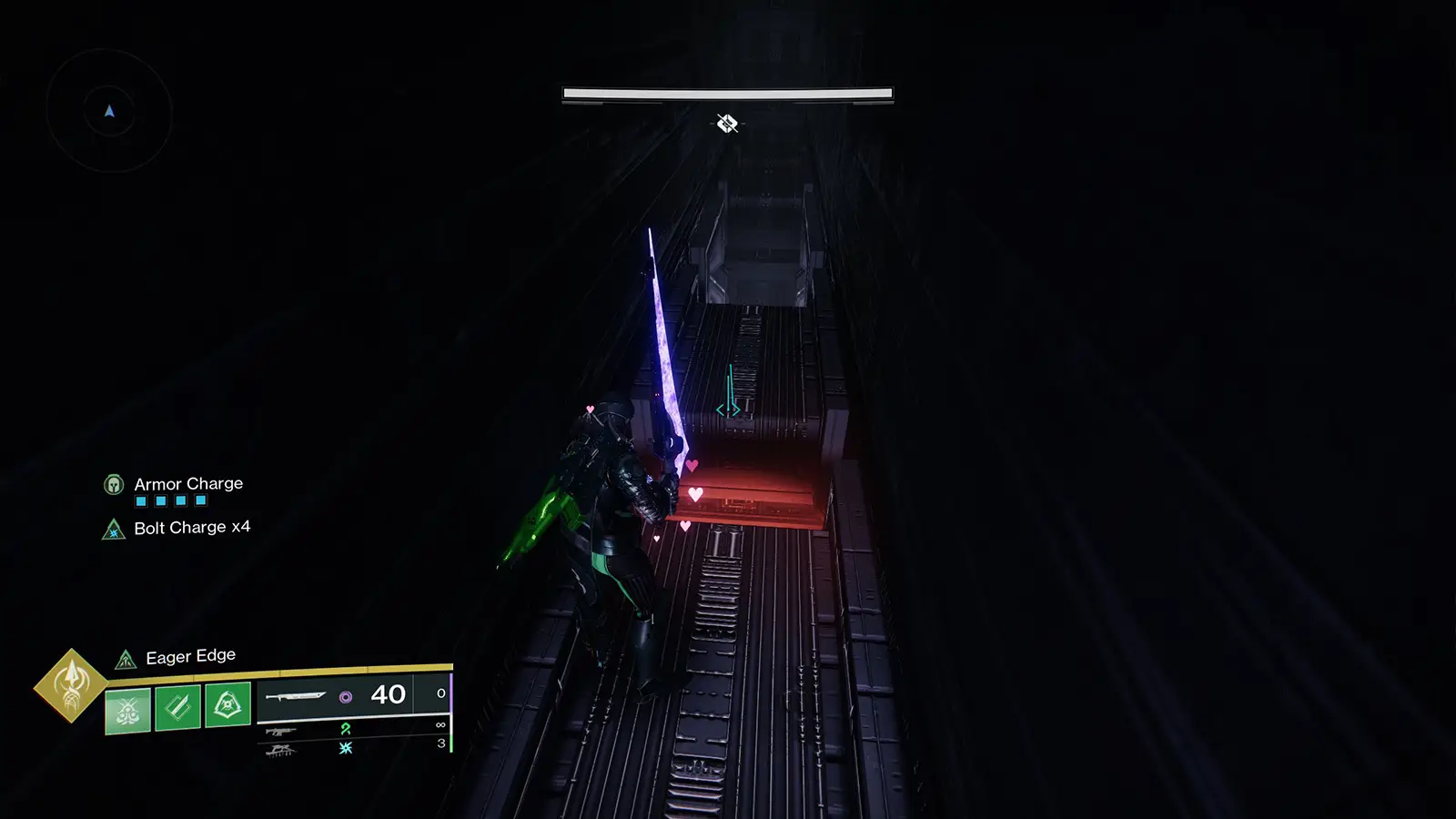1456x819 pixels.
Task: Use the green blade melee ability icon
Action: tap(177, 707)
